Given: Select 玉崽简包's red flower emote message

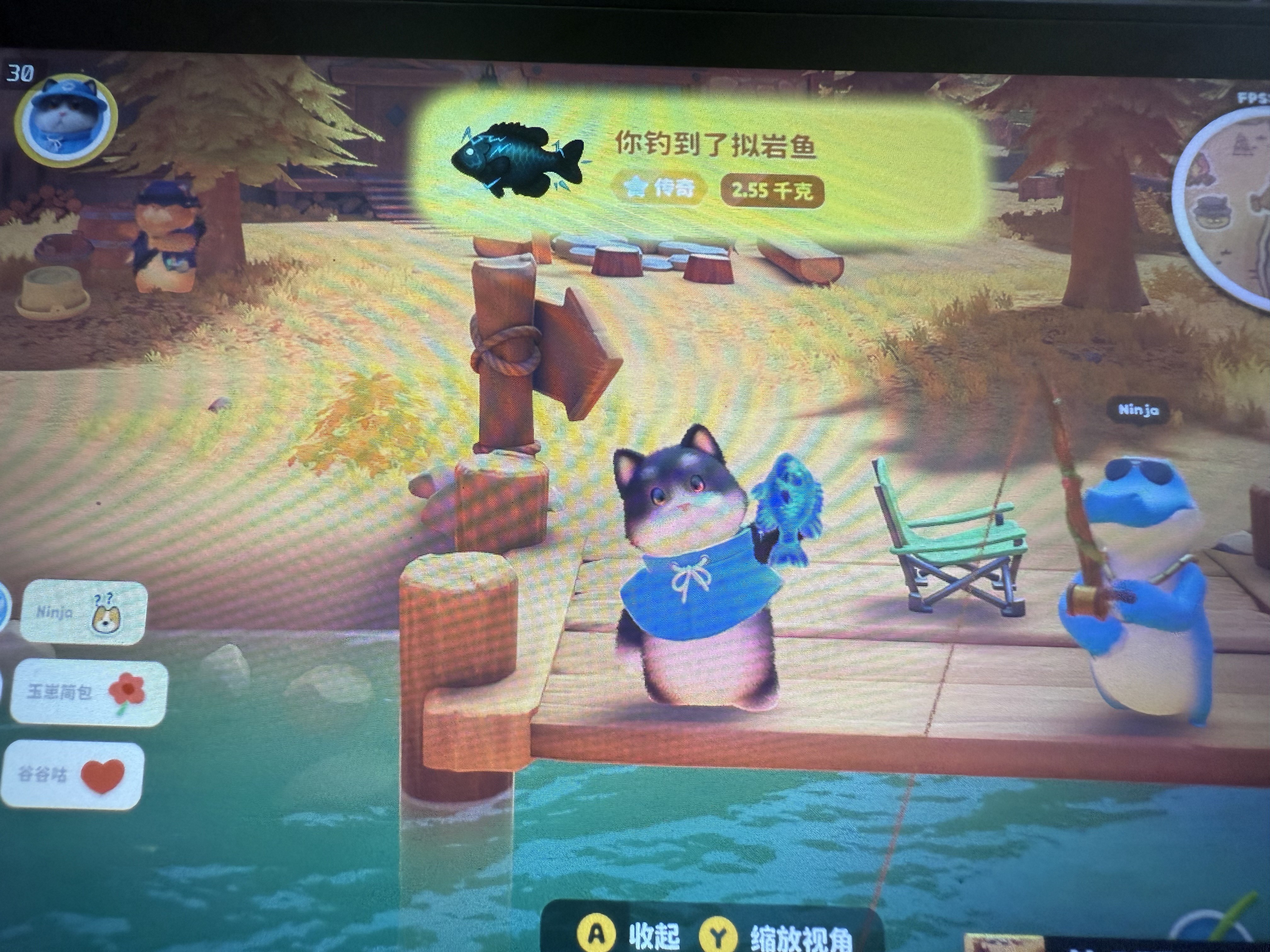Looking at the screenshot, I should pyautogui.click(x=89, y=692).
